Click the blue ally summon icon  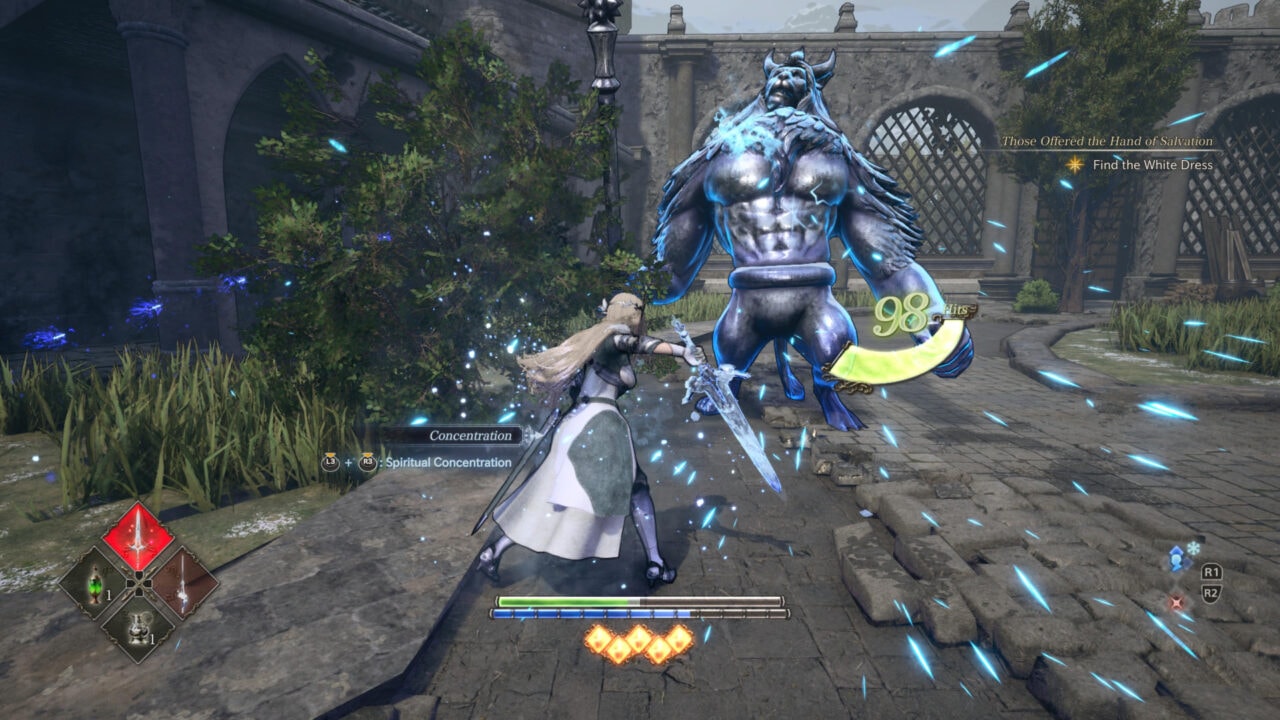coord(1176,560)
